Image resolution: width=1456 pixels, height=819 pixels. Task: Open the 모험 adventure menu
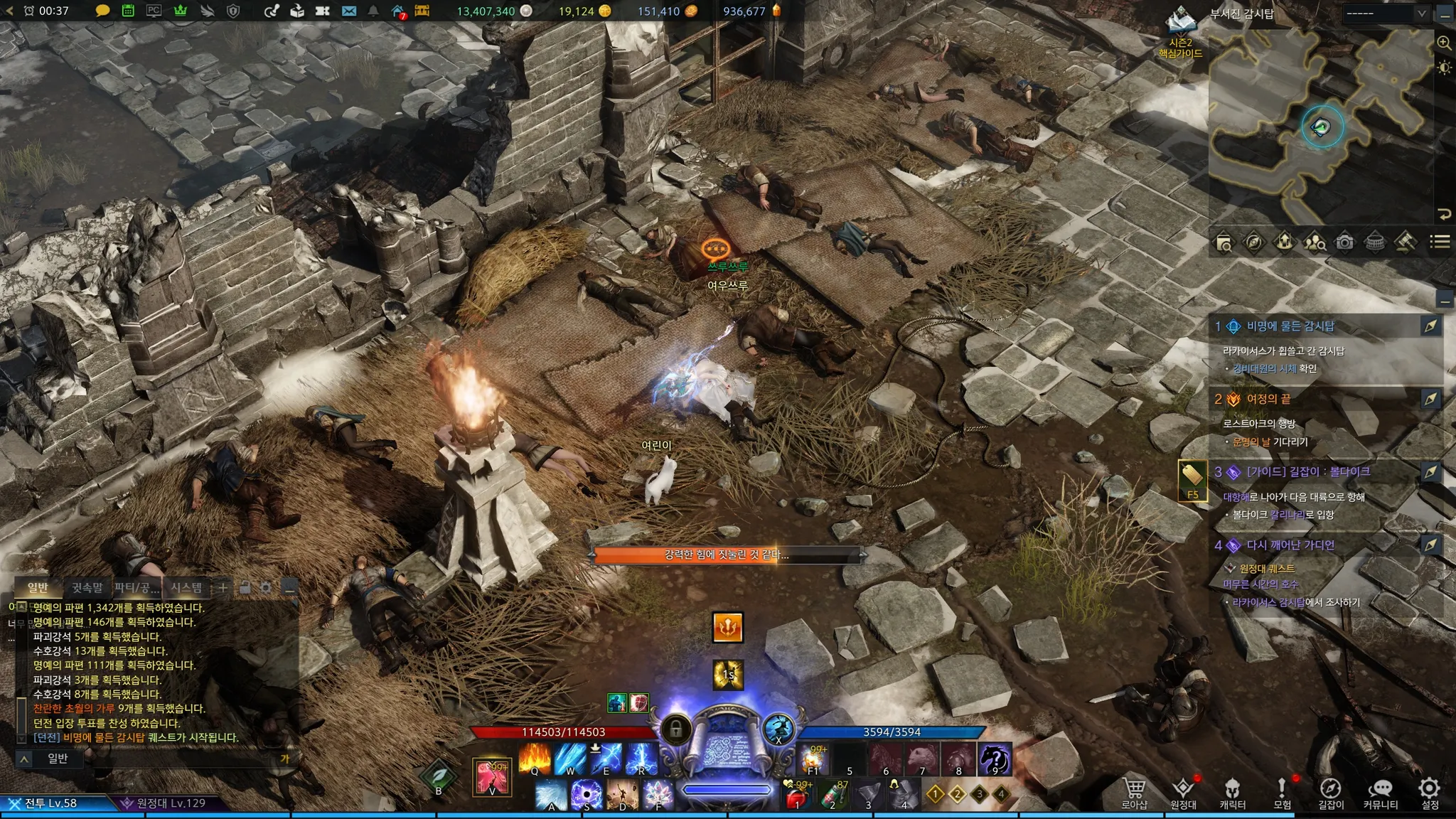[x=1282, y=793]
